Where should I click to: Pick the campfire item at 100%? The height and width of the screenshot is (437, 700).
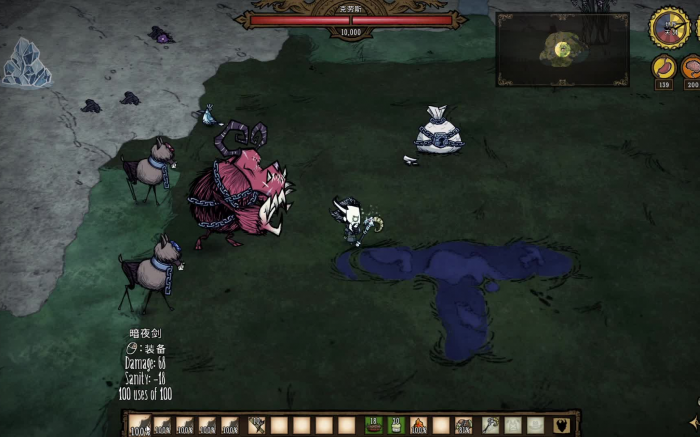click(418, 425)
